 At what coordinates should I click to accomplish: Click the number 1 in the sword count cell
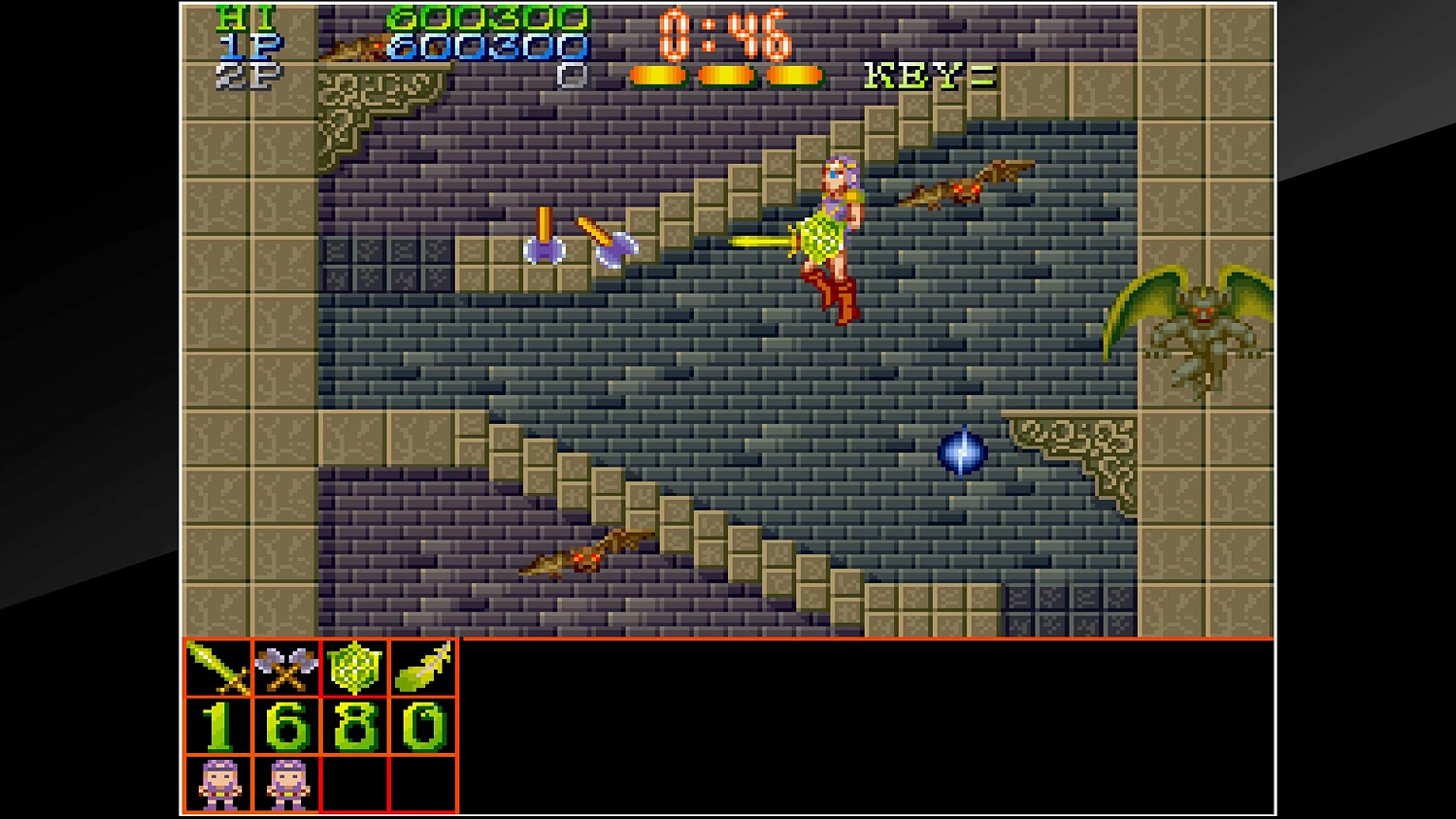tap(215, 726)
